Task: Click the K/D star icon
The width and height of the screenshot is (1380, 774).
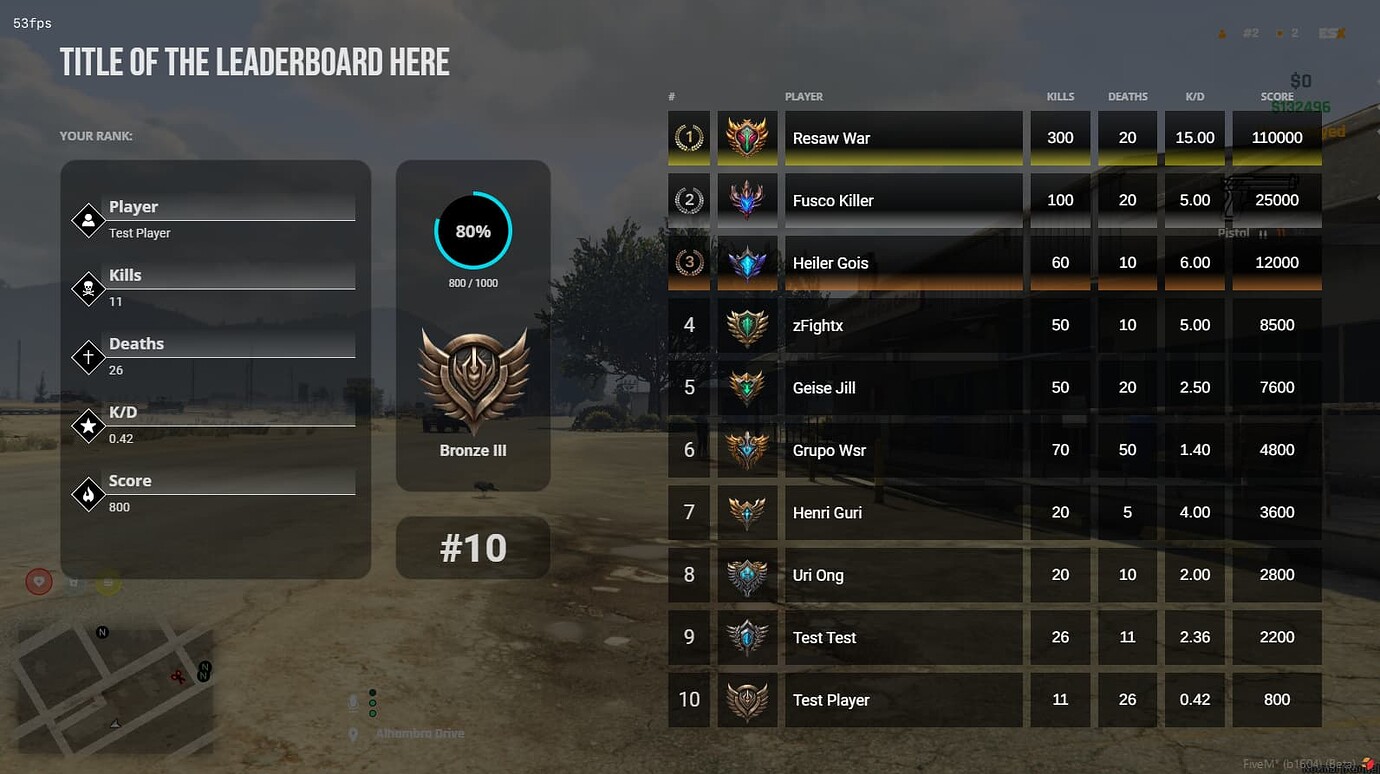Action: pyautogui.click(x=87, y=425)
